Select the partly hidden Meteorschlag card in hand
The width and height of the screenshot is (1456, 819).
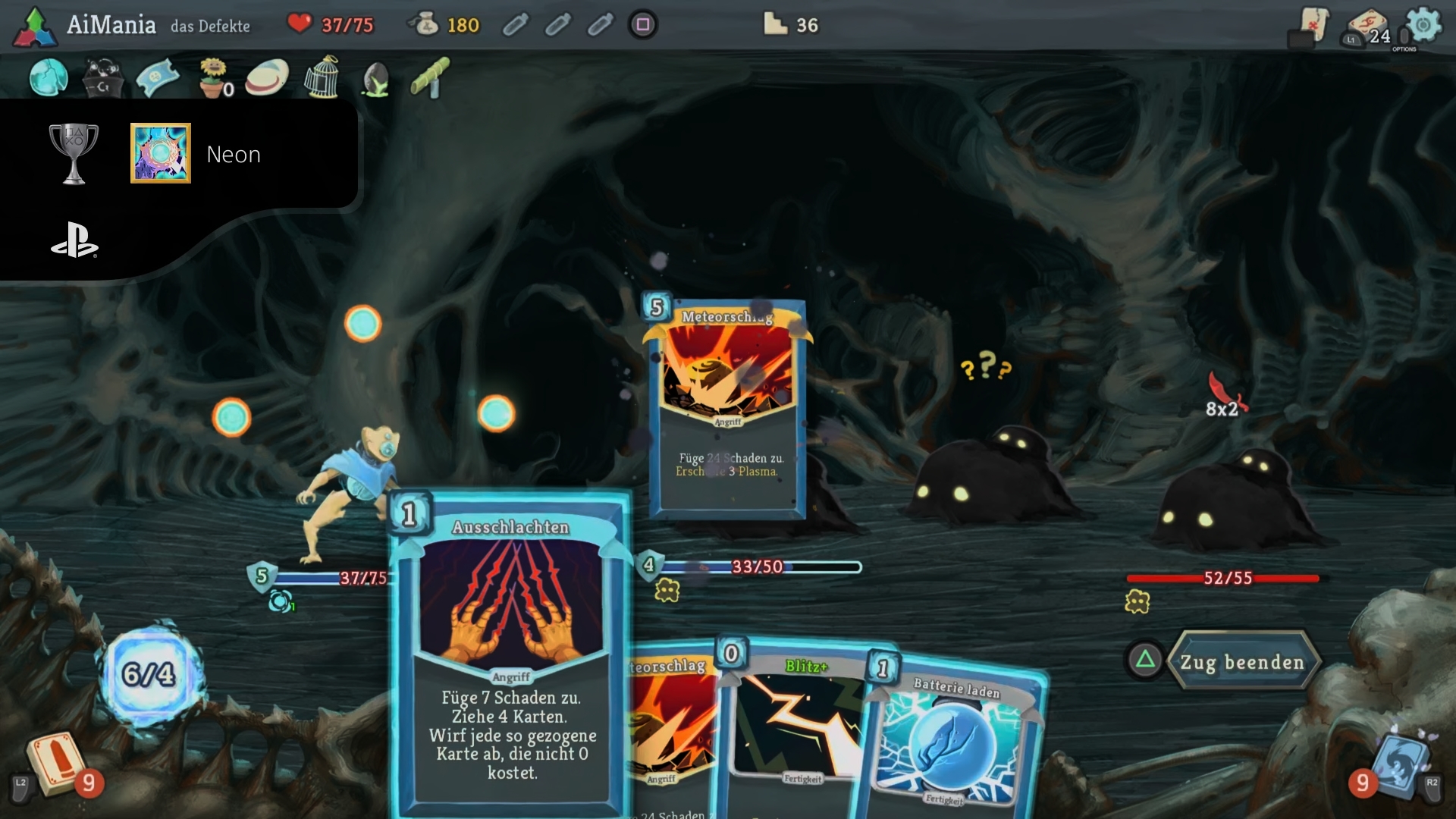point(671,728)
